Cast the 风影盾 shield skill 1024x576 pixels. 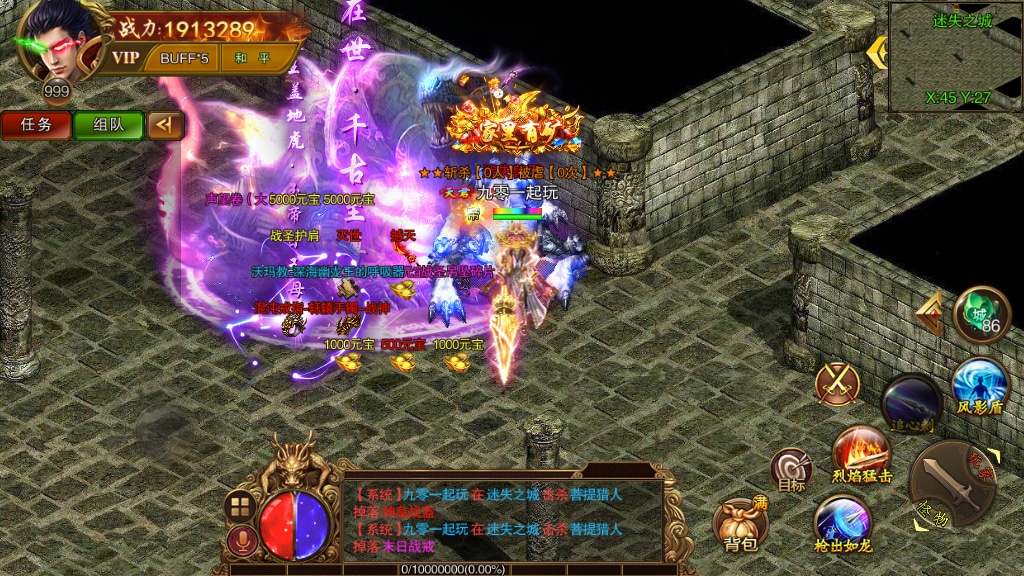pos(978,386)
